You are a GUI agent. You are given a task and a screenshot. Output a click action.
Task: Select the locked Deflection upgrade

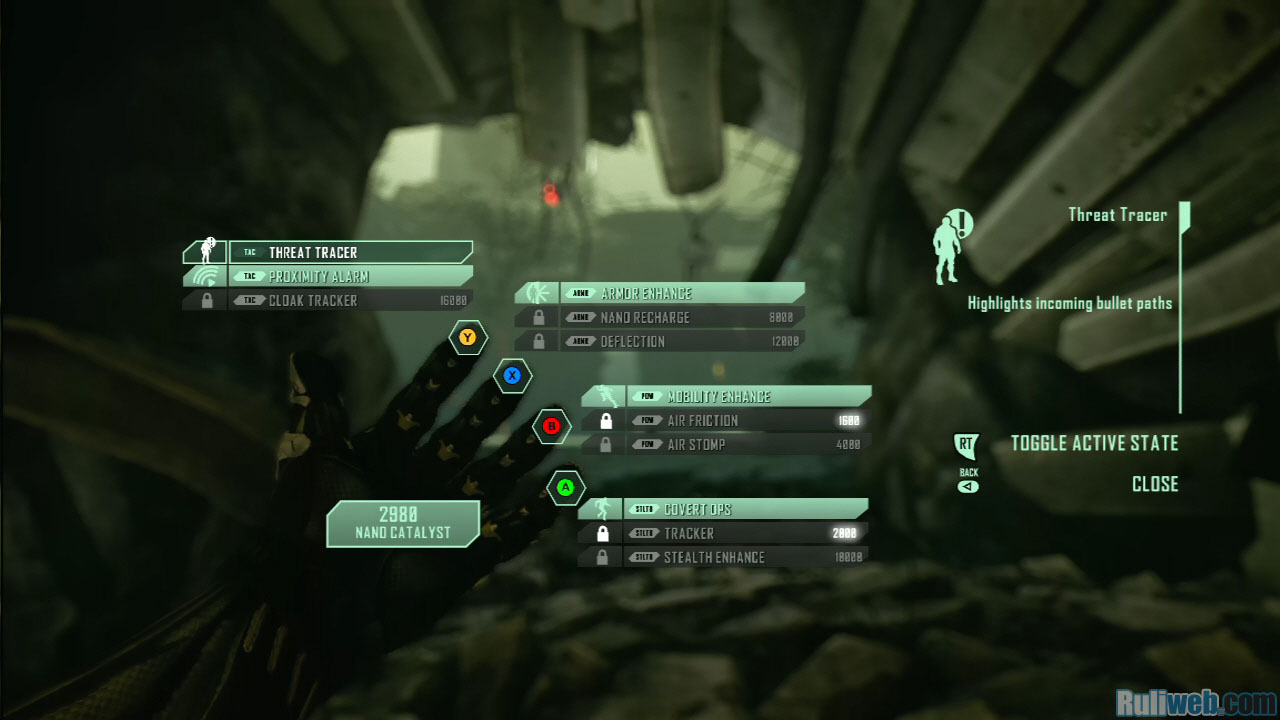680,342
